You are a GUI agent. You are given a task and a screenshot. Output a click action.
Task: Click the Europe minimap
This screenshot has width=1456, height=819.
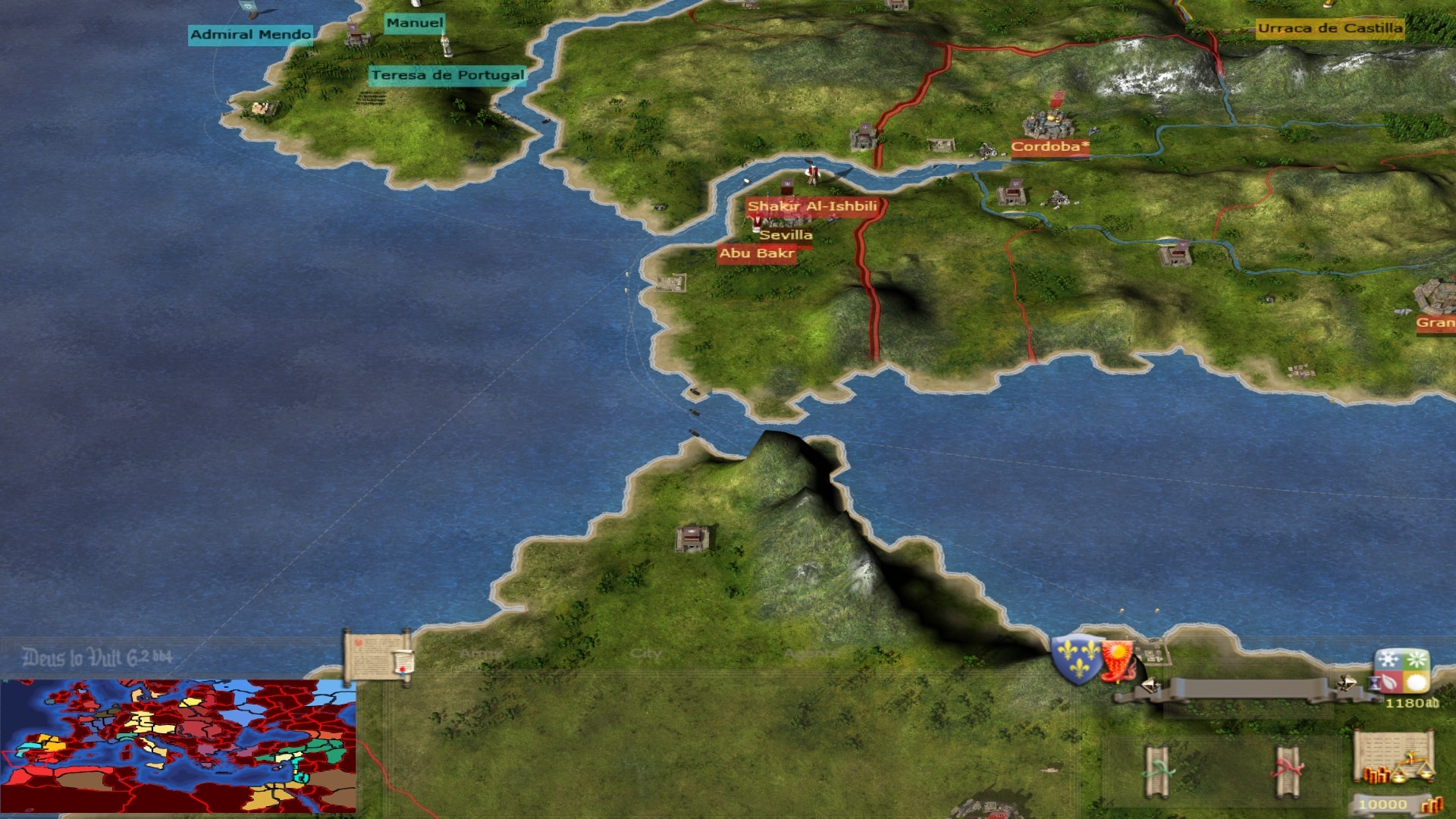click(x=178, y=746)
